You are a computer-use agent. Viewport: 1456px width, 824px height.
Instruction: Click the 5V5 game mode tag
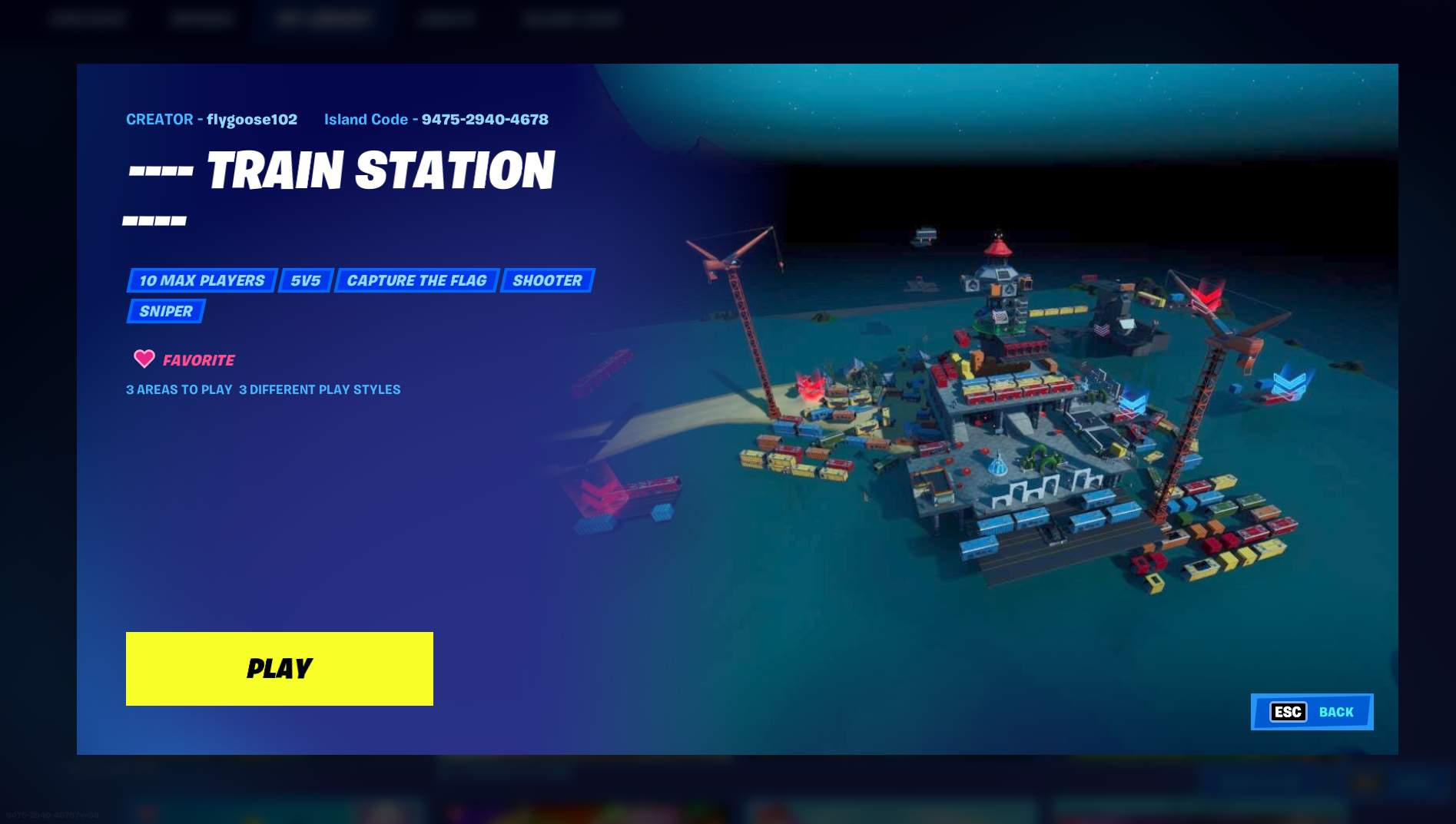pos(305,280)
